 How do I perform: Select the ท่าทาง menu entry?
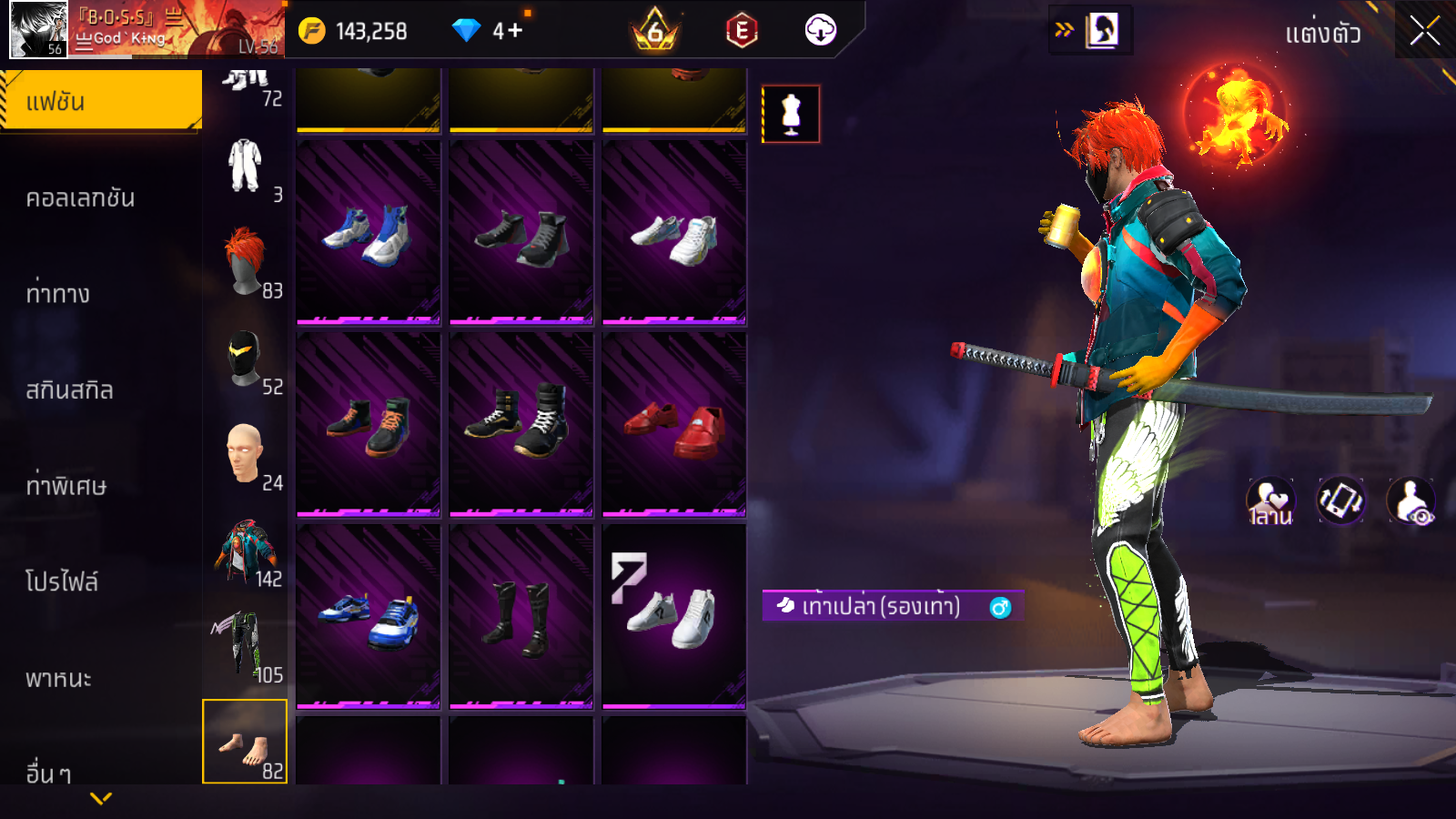click(x=58, y=294)
